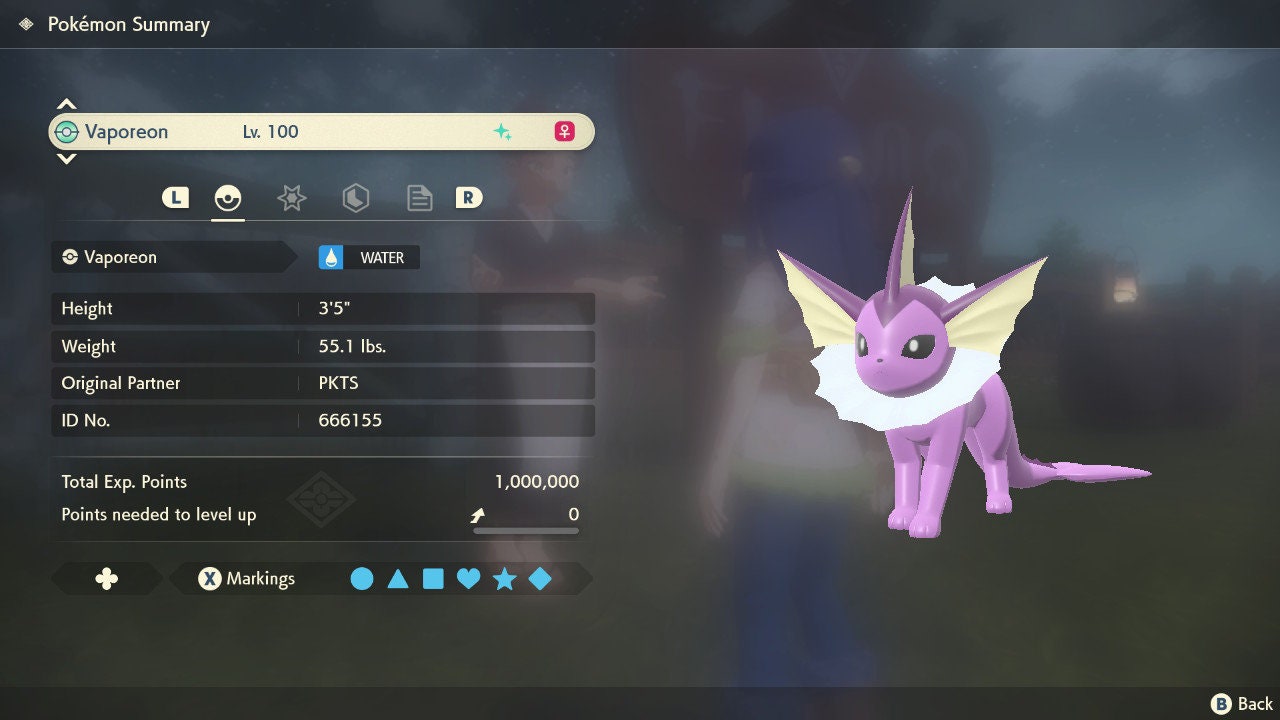Go to the next Pokémon with the down arrow
Viewport: 1280px width, 720px height.
click(66, 159)
